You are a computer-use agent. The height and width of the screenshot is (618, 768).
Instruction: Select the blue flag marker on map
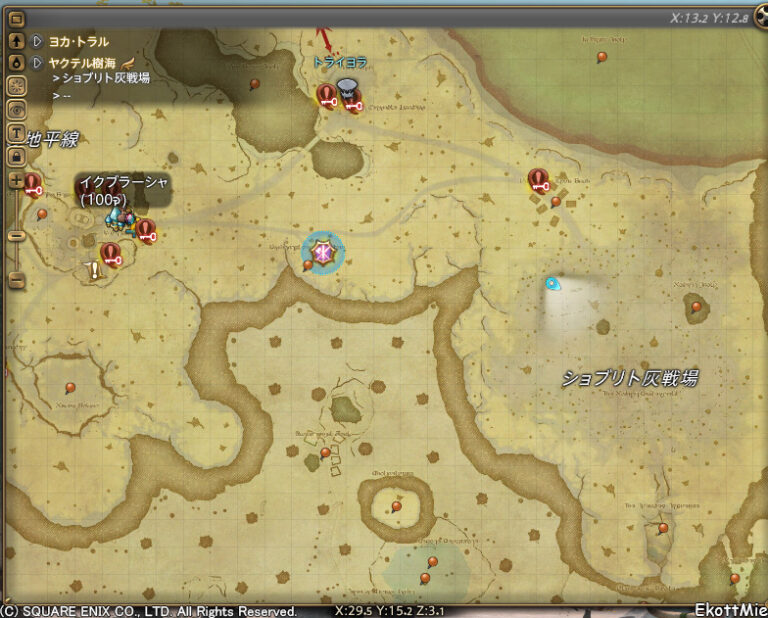tap(552, 284)
